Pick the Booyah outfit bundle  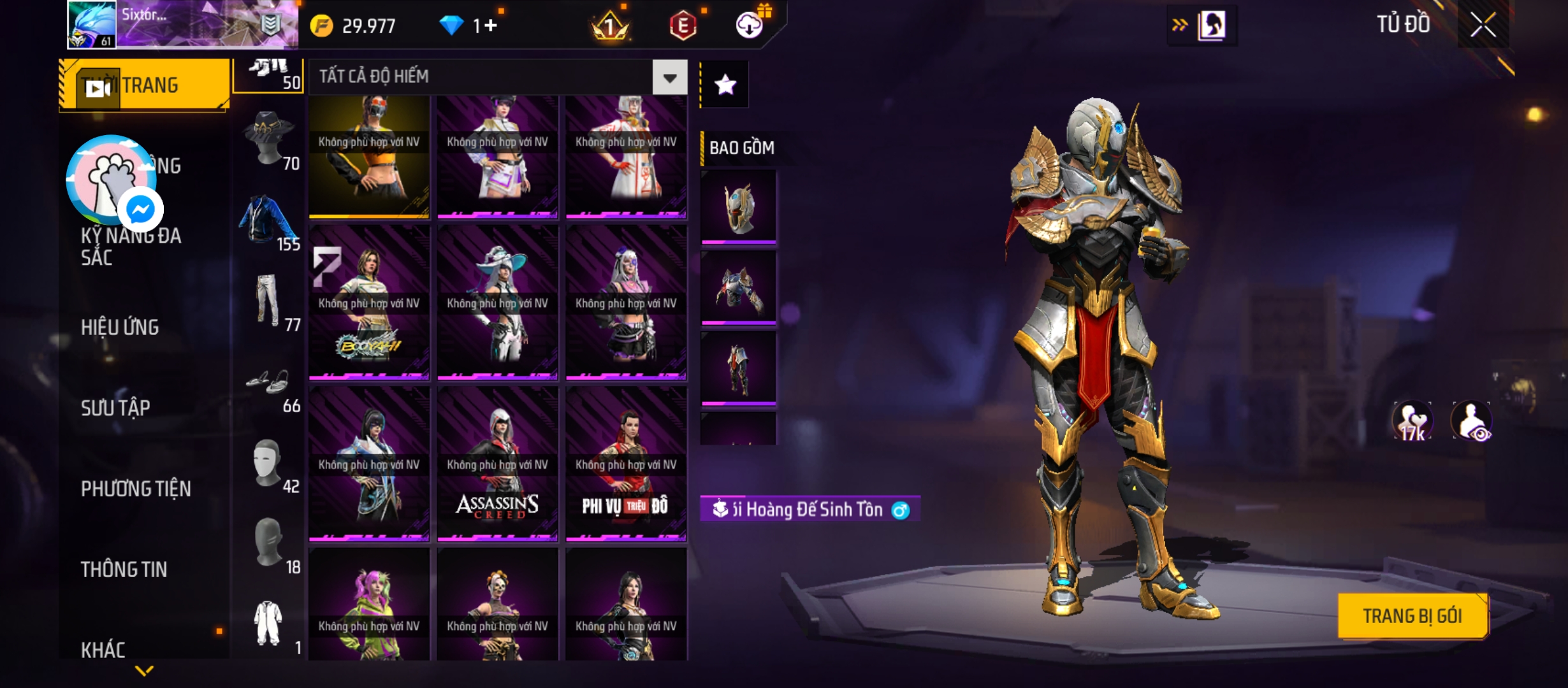369,303
